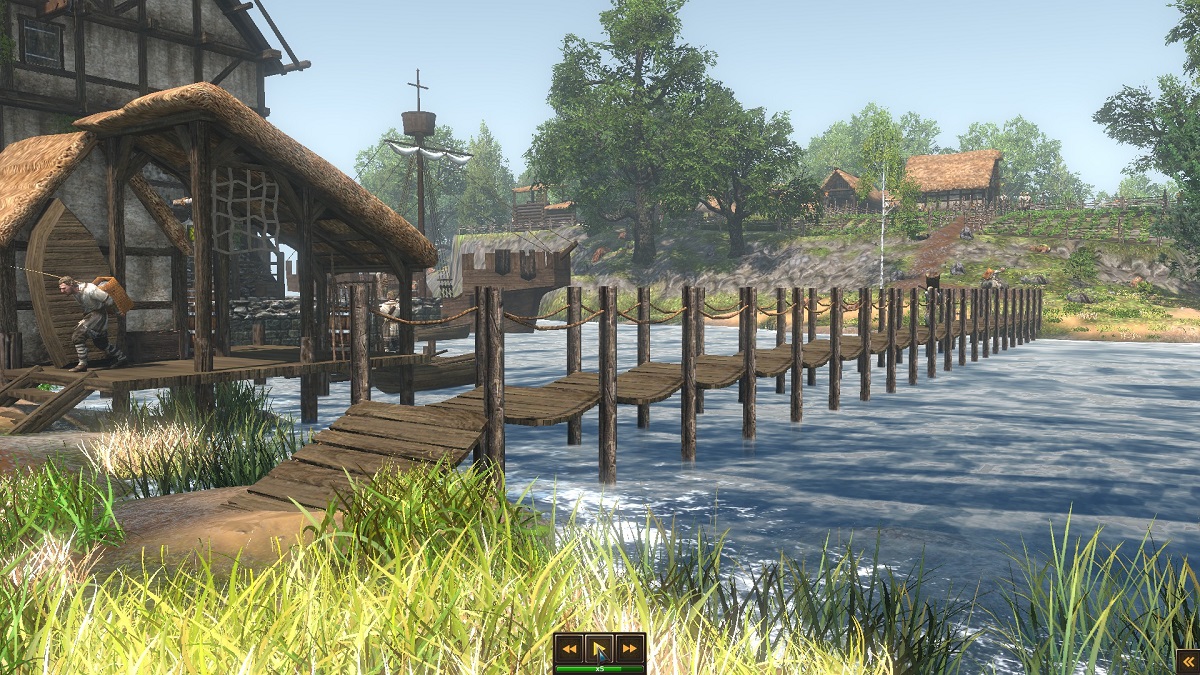Slow down game speed with rewind arrows

click(x=569, y=648)
